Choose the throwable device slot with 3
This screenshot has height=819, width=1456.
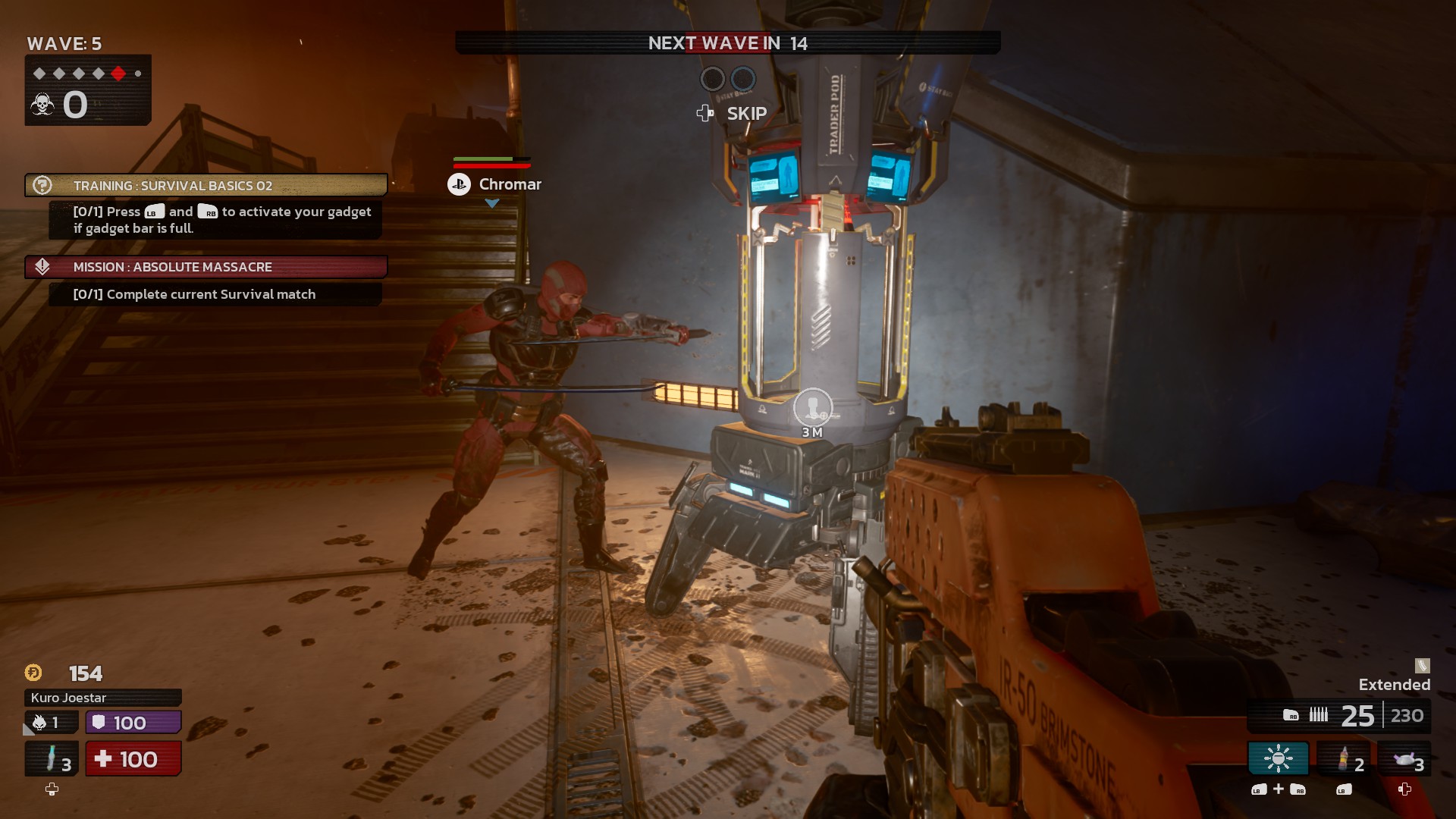(1404, 758)
